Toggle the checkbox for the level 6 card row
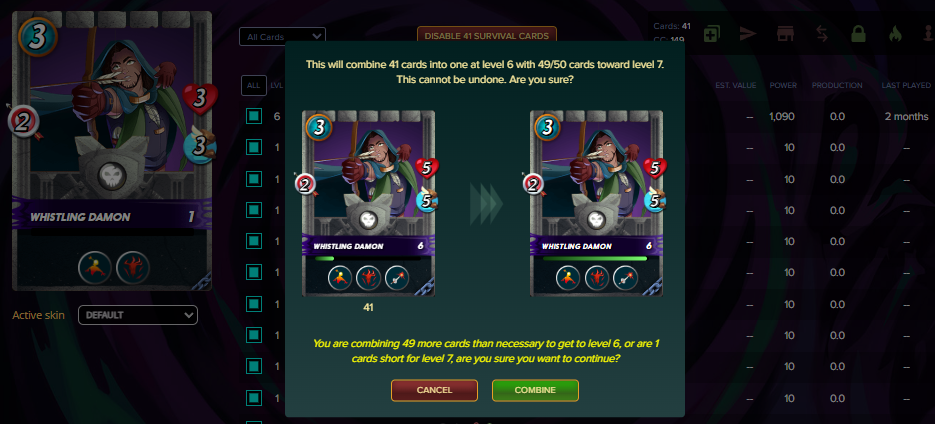Viewport: 935px width, 424px height. point(254,117)
